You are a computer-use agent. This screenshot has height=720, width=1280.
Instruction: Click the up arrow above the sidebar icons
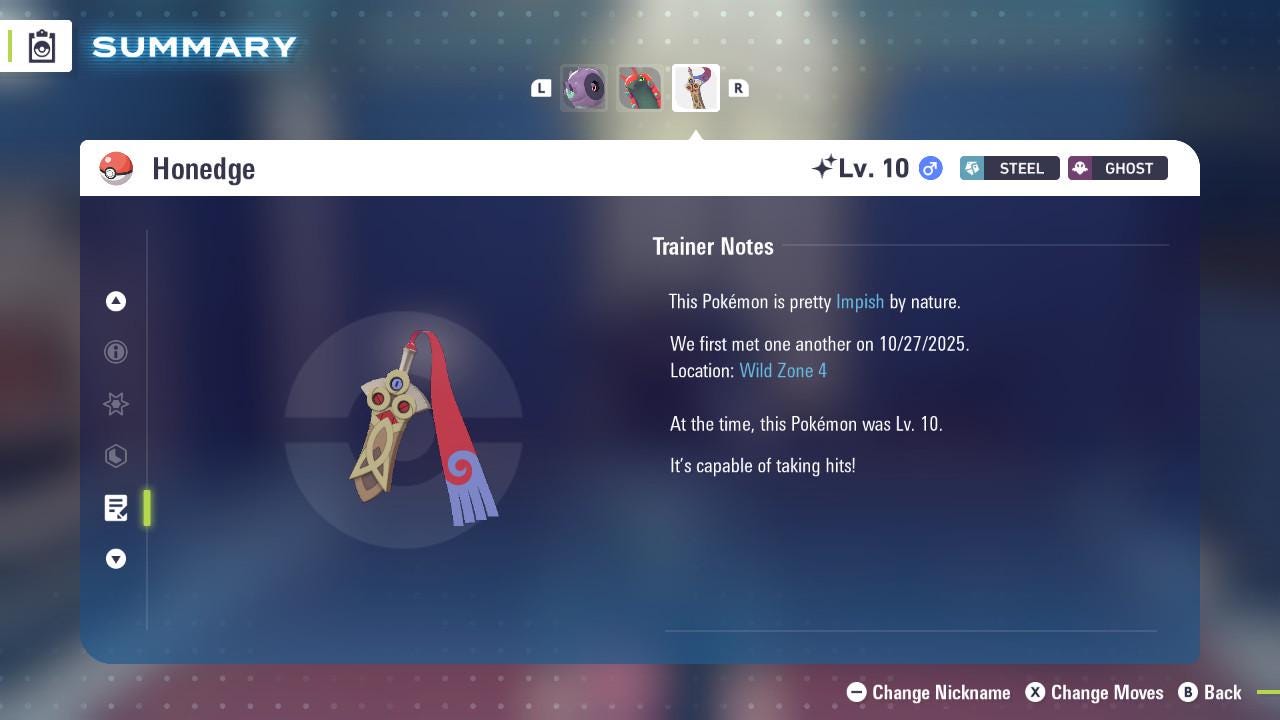[x=116, y=301]
